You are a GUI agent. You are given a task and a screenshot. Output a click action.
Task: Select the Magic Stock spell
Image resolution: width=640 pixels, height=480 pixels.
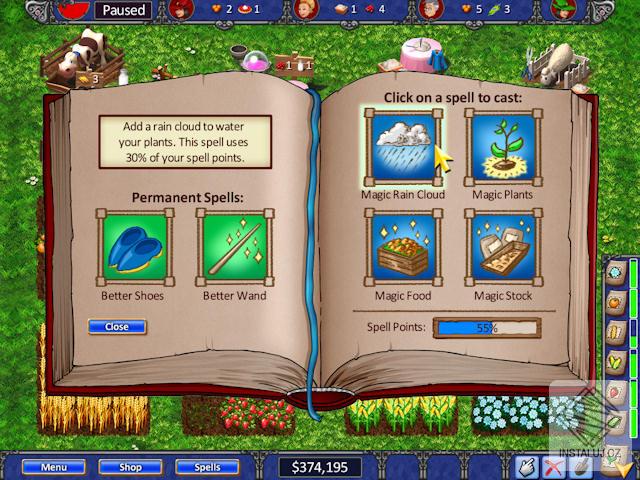[x=500, y=246]
